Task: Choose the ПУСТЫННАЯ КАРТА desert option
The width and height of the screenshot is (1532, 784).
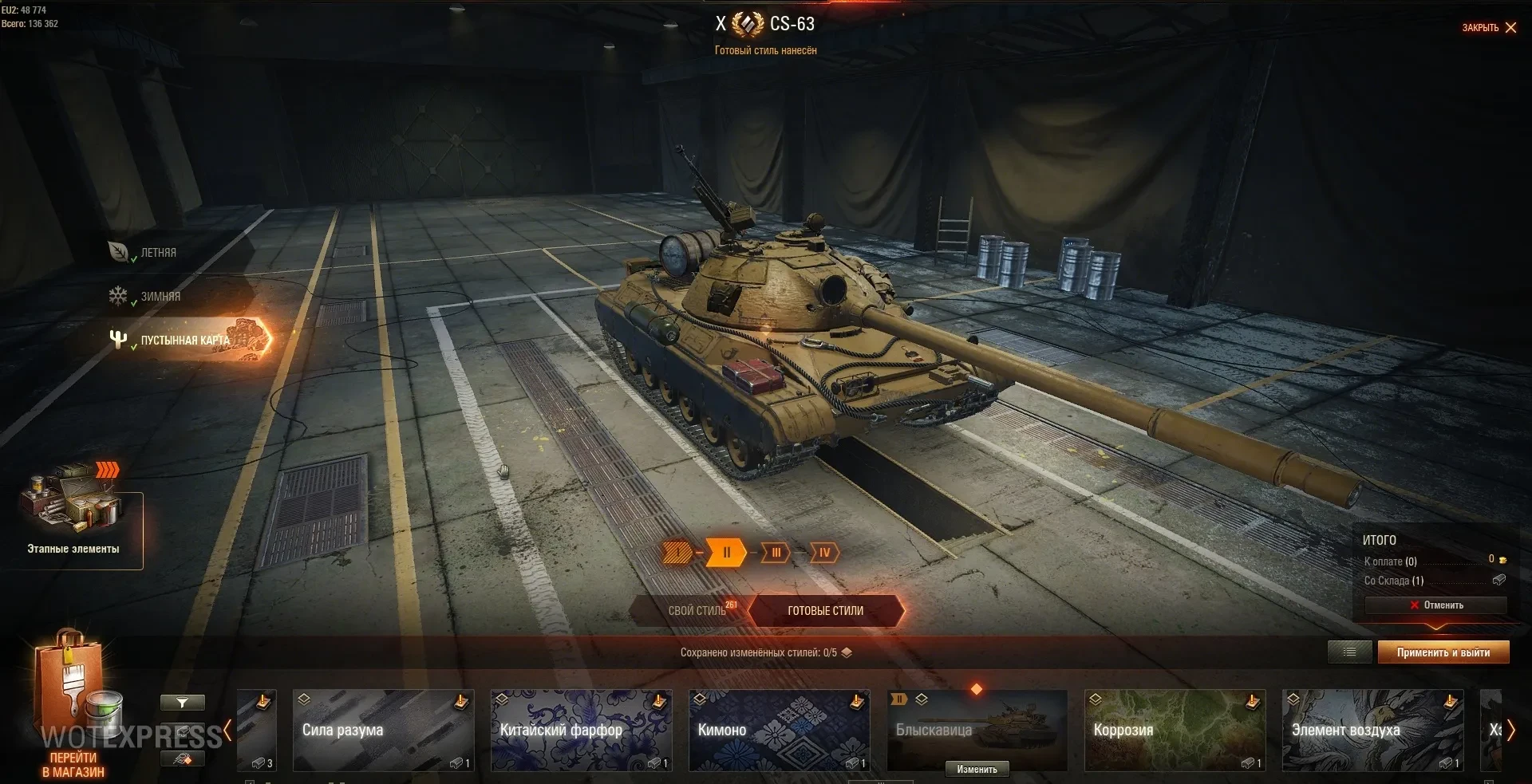Action: pyautogui.click(x=185, y=341)
